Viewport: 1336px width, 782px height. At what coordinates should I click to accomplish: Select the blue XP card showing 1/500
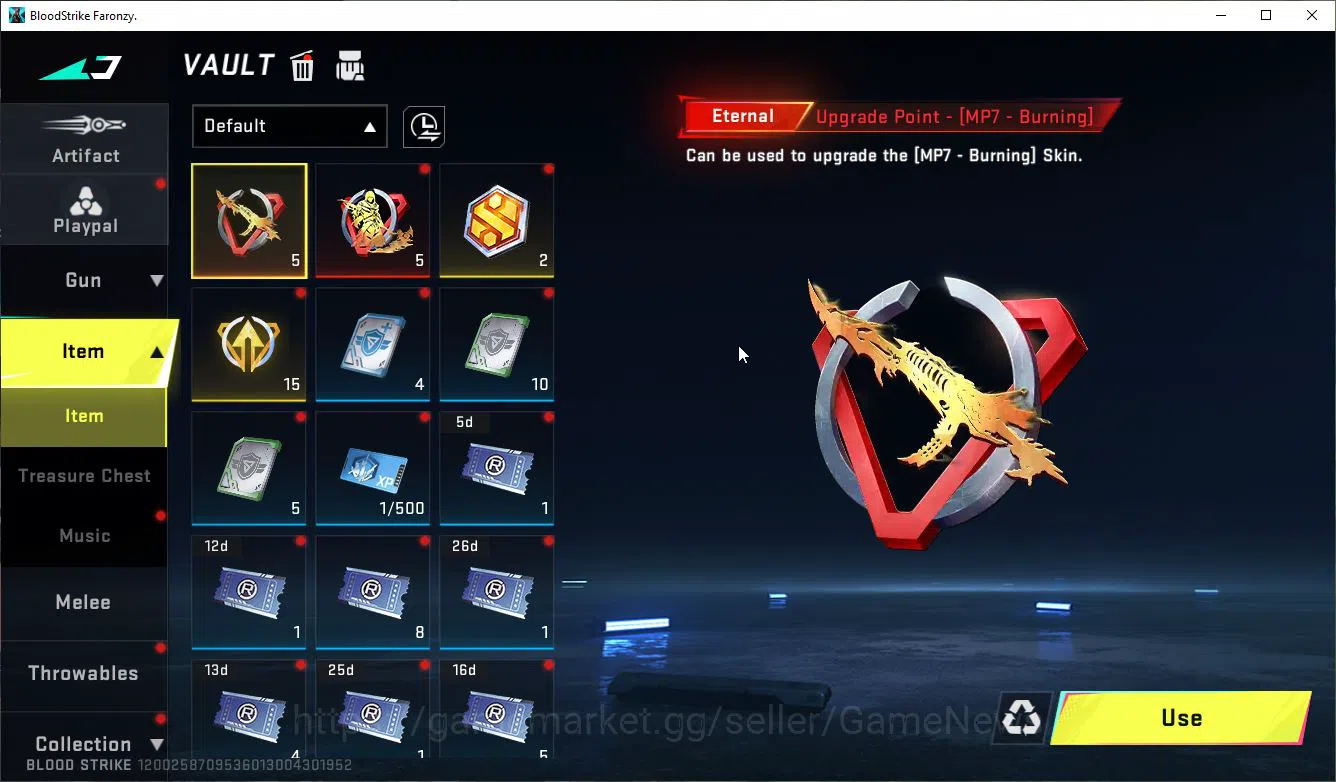tap(372, 468)
